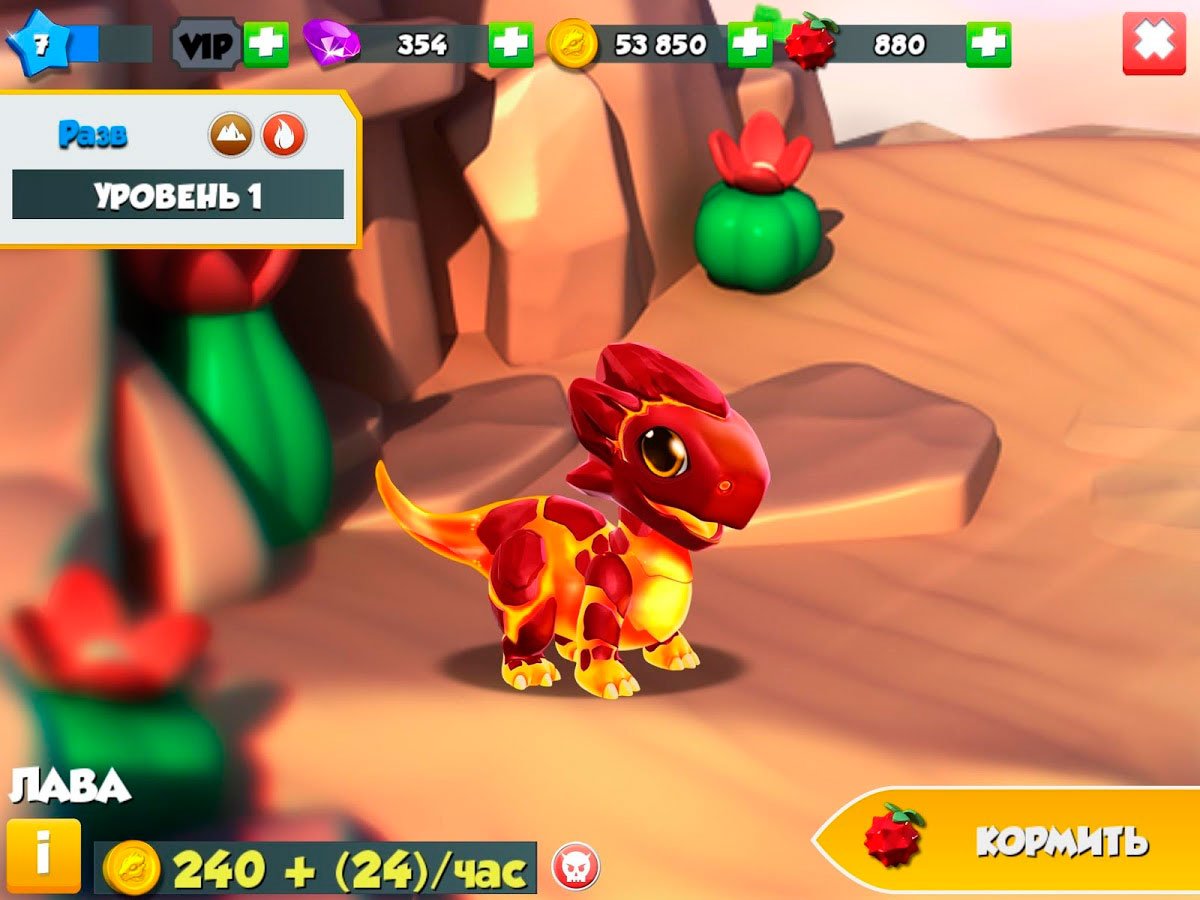Open the Уровень 1 level bar
Viewport: 1200px width, 900px height.
coord(178,195)
